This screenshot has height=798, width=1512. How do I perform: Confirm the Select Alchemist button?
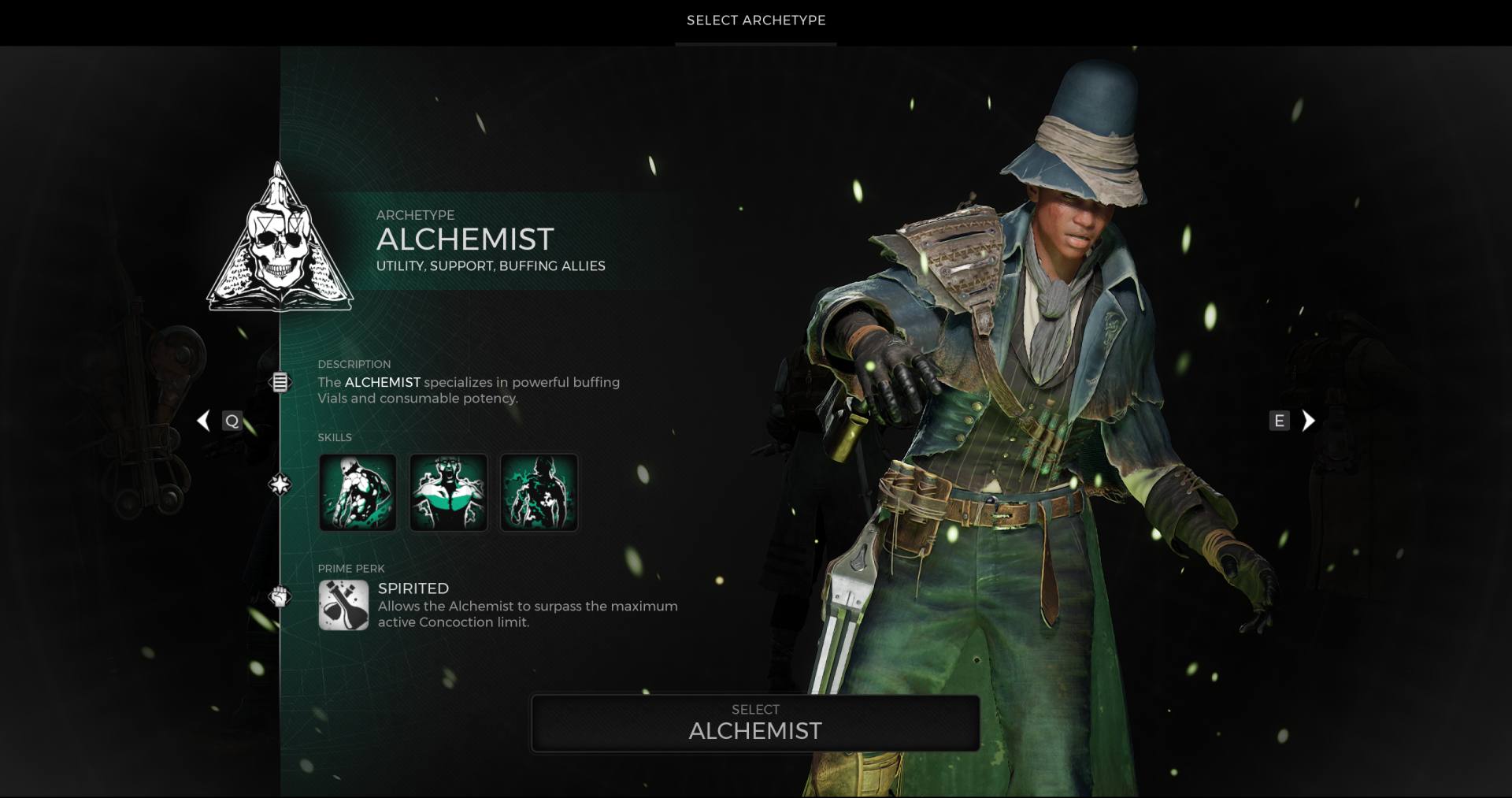tap(755, 723)
